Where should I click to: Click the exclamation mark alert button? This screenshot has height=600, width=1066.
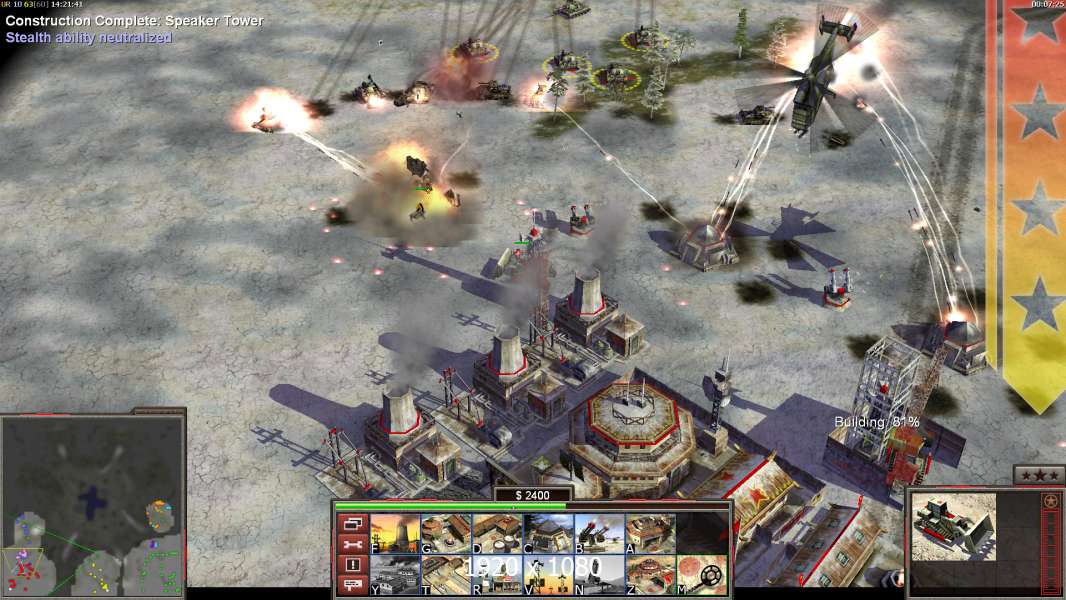(350, 565)
